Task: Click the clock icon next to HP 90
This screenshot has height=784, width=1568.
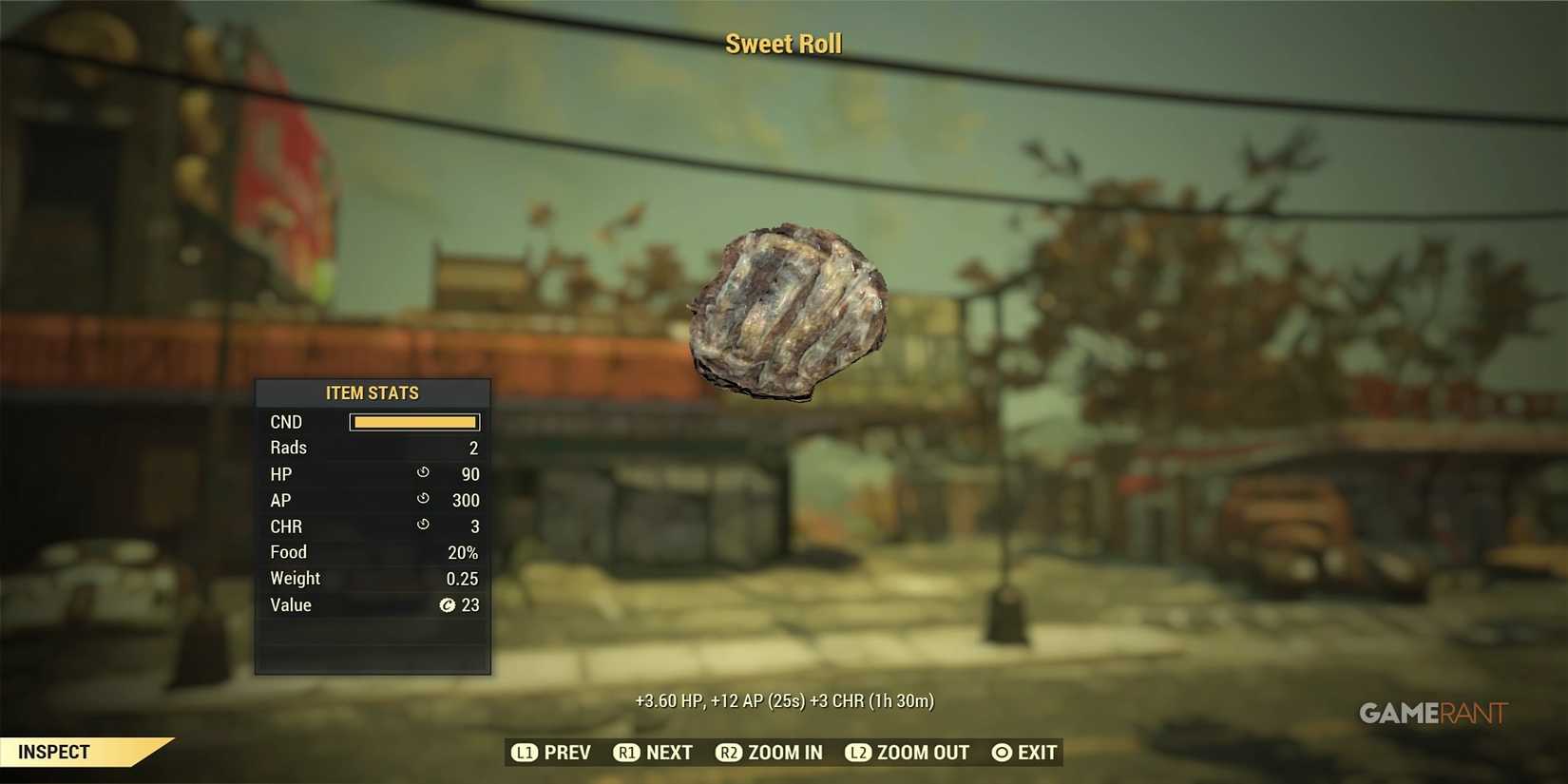Action: (x=422, y=473)
